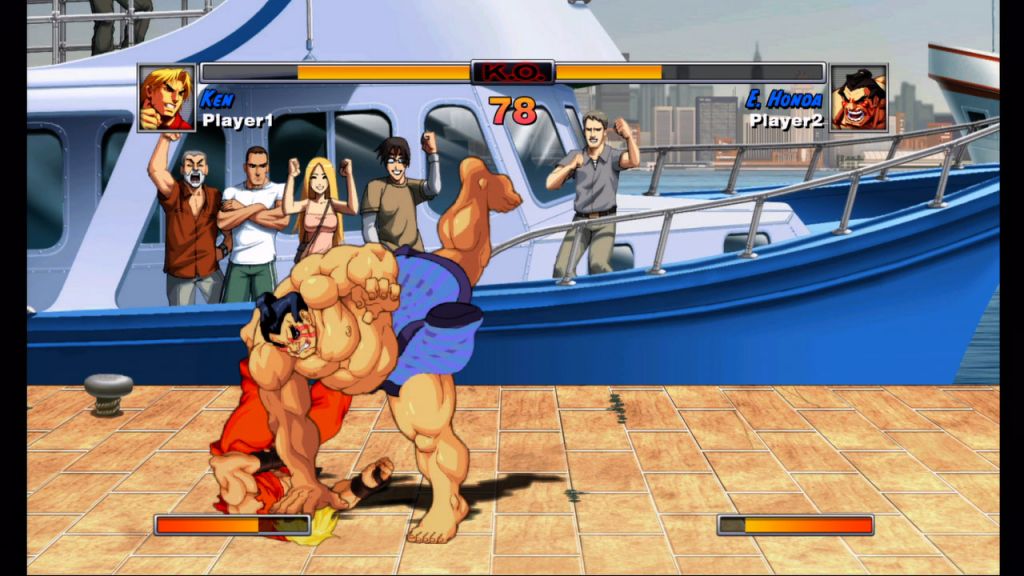Viewport: 1024px width, 576px height.
Task: Click E. Honda's character portrait
Action: point(859,98)
